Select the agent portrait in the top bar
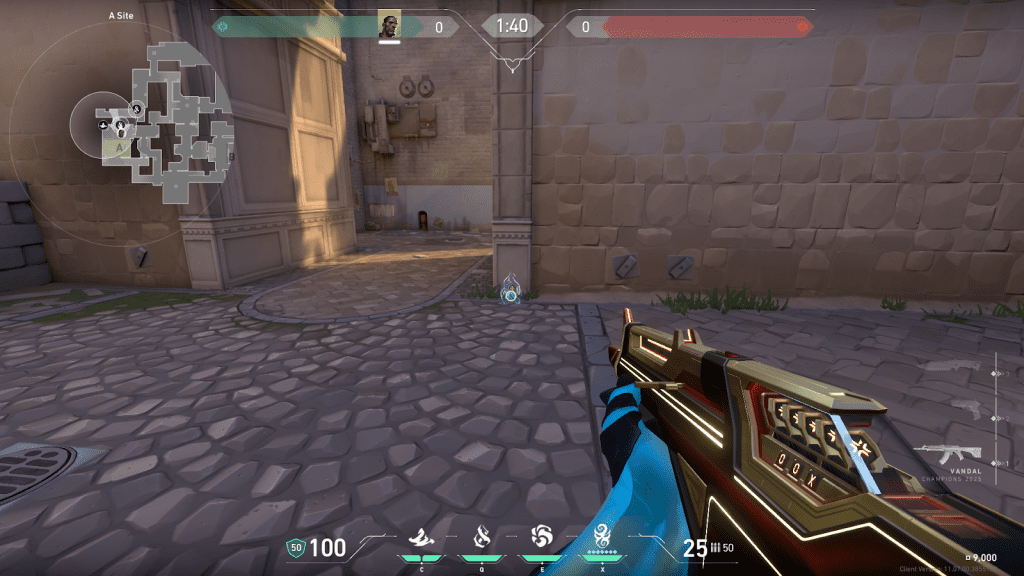This screenshot has width=1024, height=576. (390, 26)
